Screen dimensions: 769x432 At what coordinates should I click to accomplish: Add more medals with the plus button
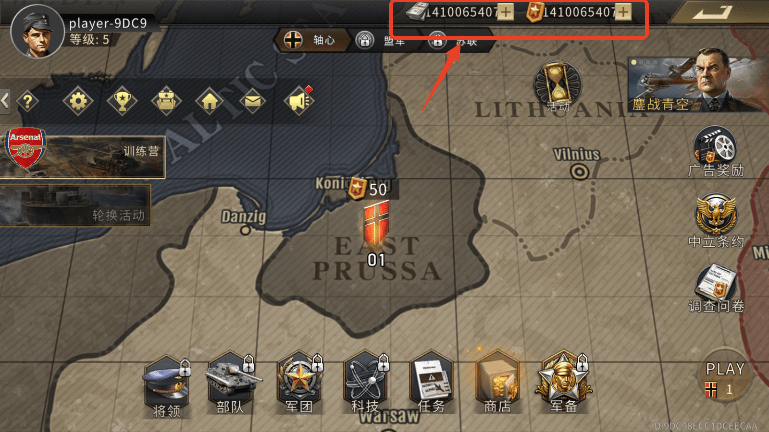[623, 12]
